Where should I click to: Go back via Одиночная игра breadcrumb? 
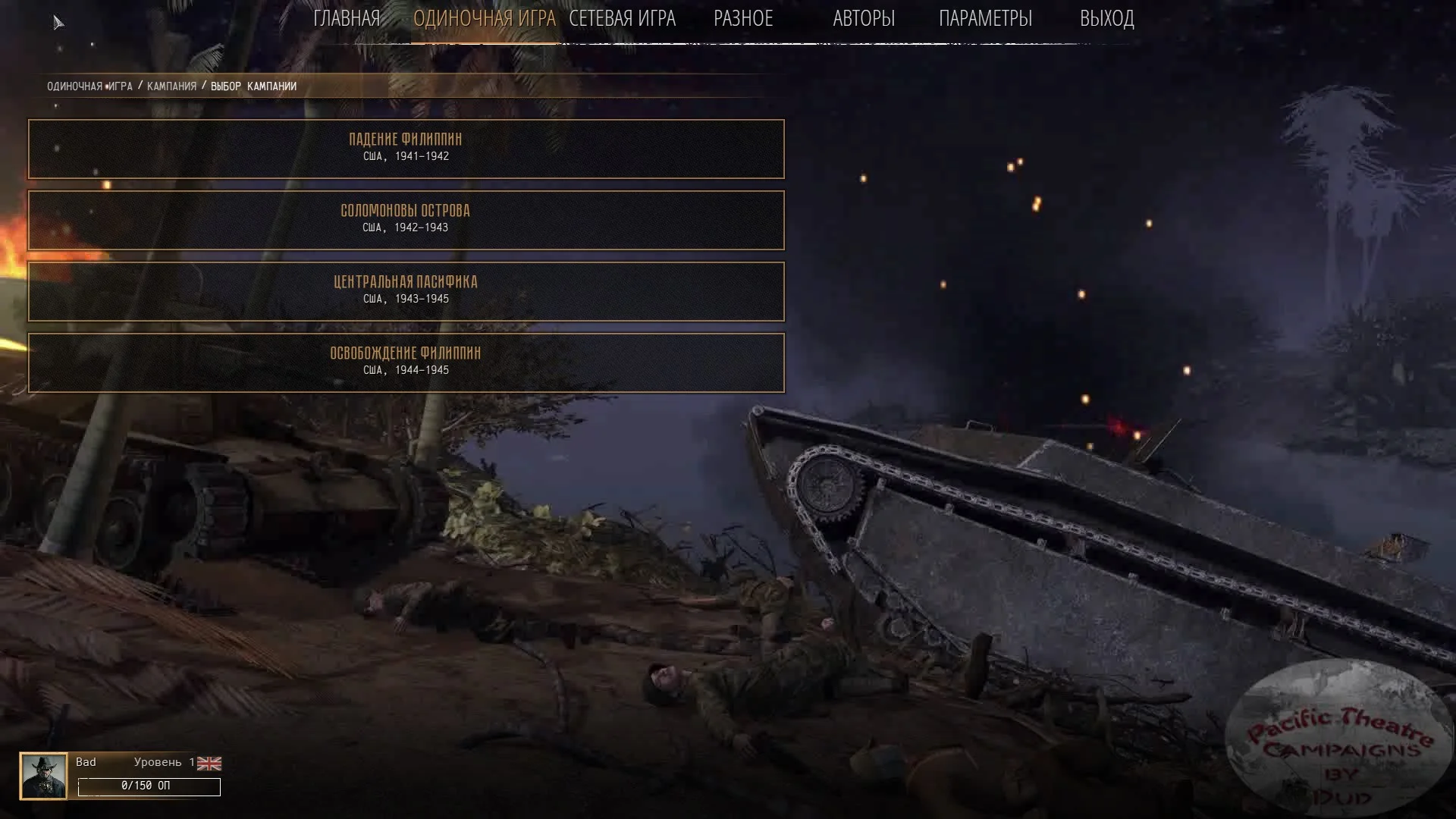point(89,86)
